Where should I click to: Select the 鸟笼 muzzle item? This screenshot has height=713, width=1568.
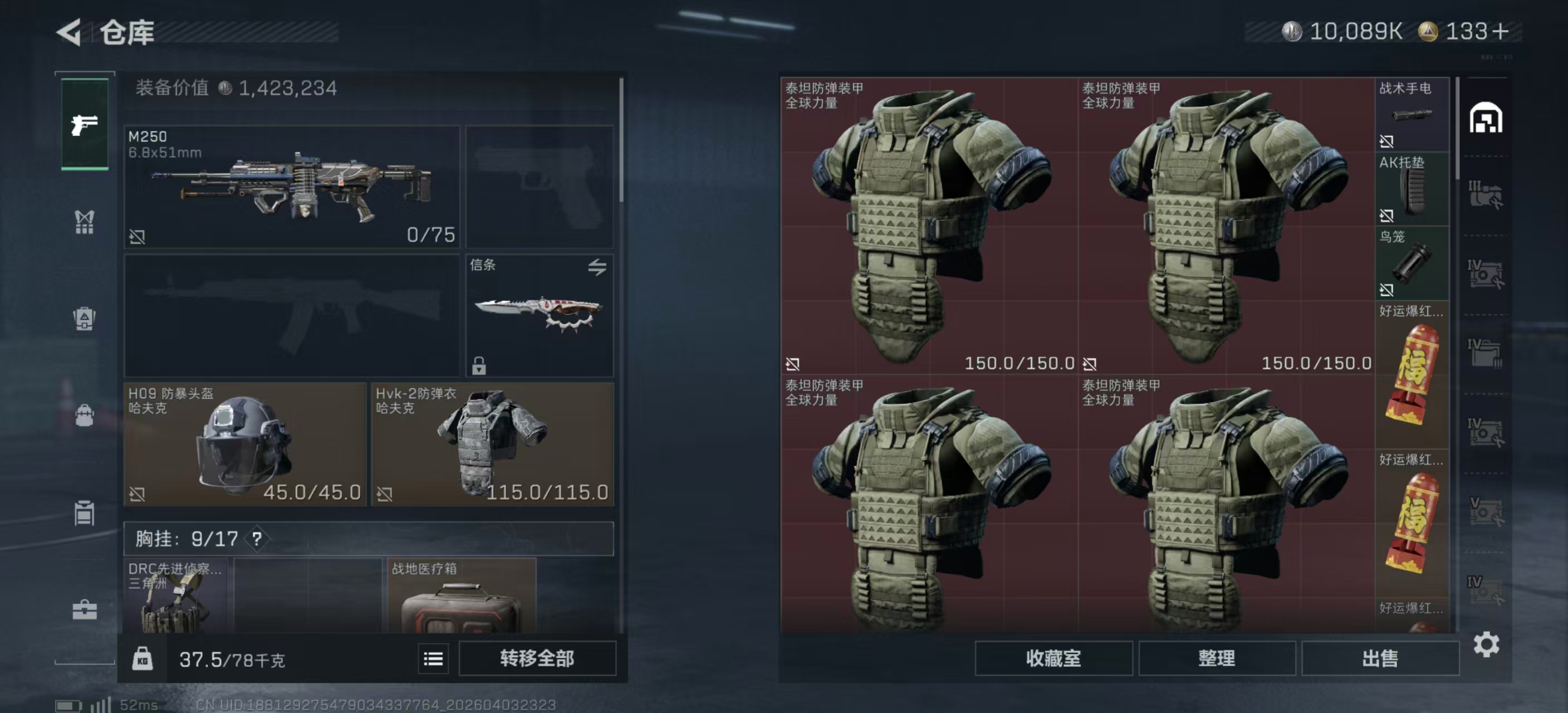(x=1412, y=263)
